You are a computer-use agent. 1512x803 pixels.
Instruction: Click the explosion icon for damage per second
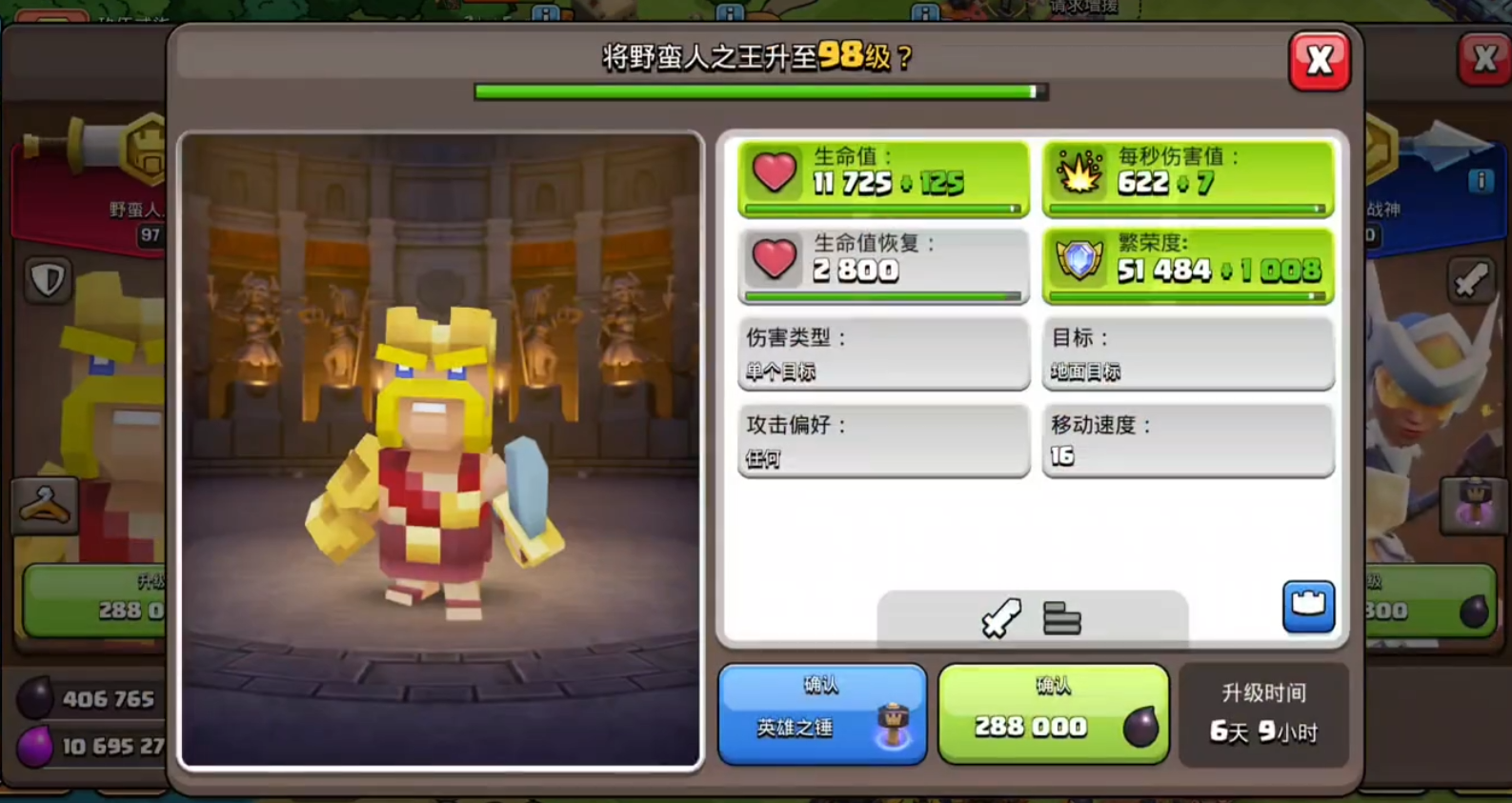point(1079,174)
